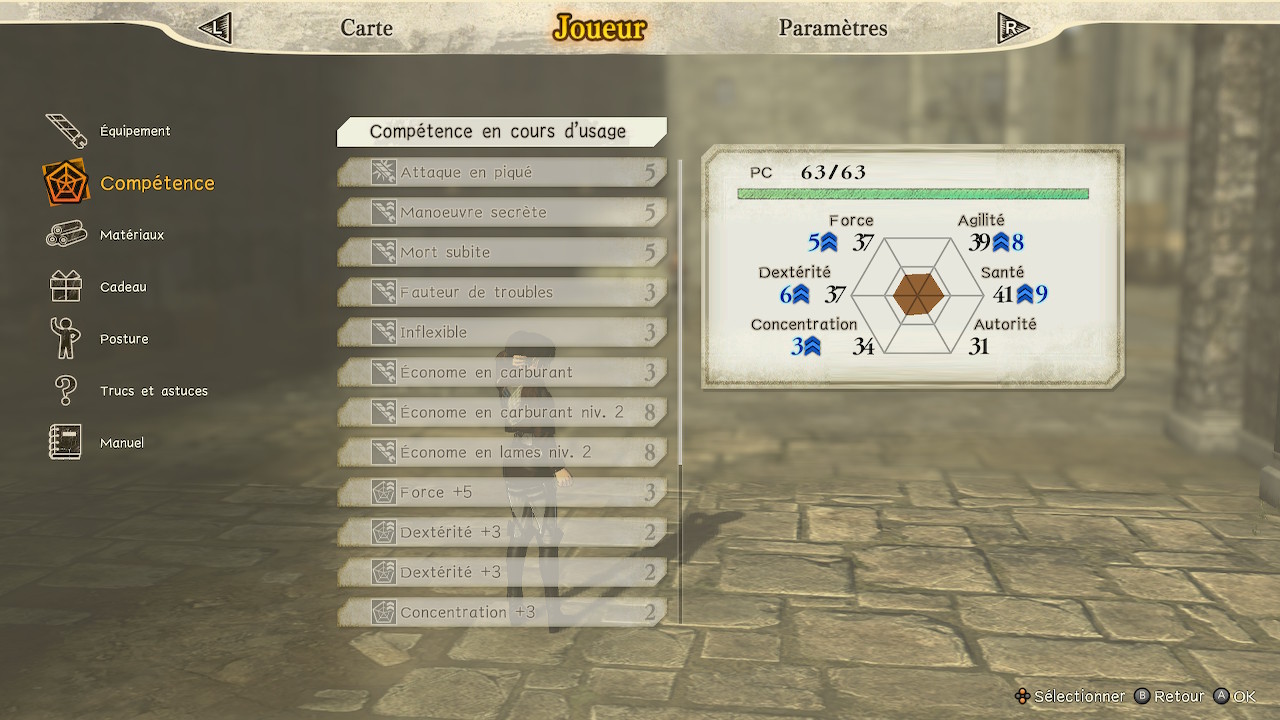Select the Joueur tab
This screenshot has width=1280, height=720.
tap(599, 28)
